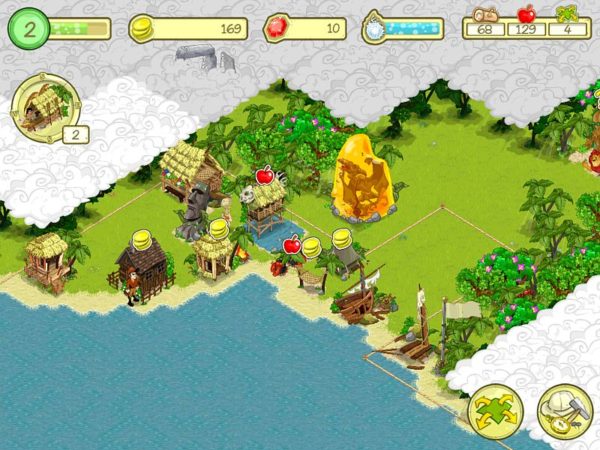Tap the diamond energy bar icon
The width and height of the screenshot is (600, 450).
pyautogui.click(x=375, y=28)
